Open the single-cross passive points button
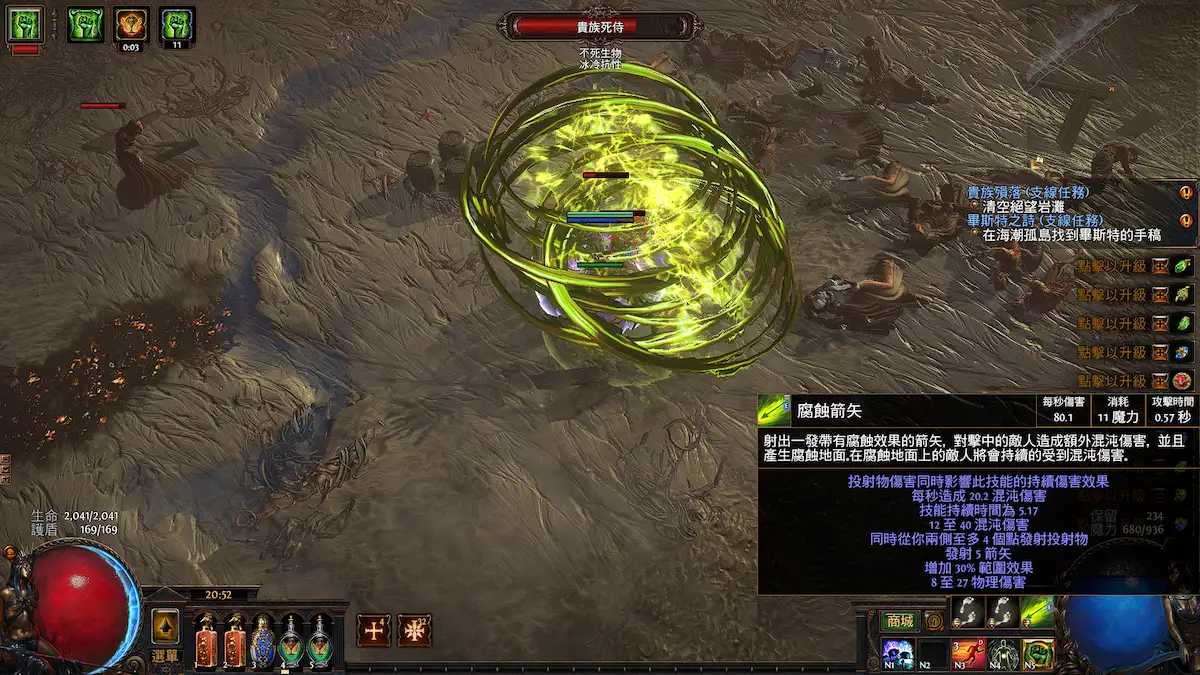 [x=374, y=629]
